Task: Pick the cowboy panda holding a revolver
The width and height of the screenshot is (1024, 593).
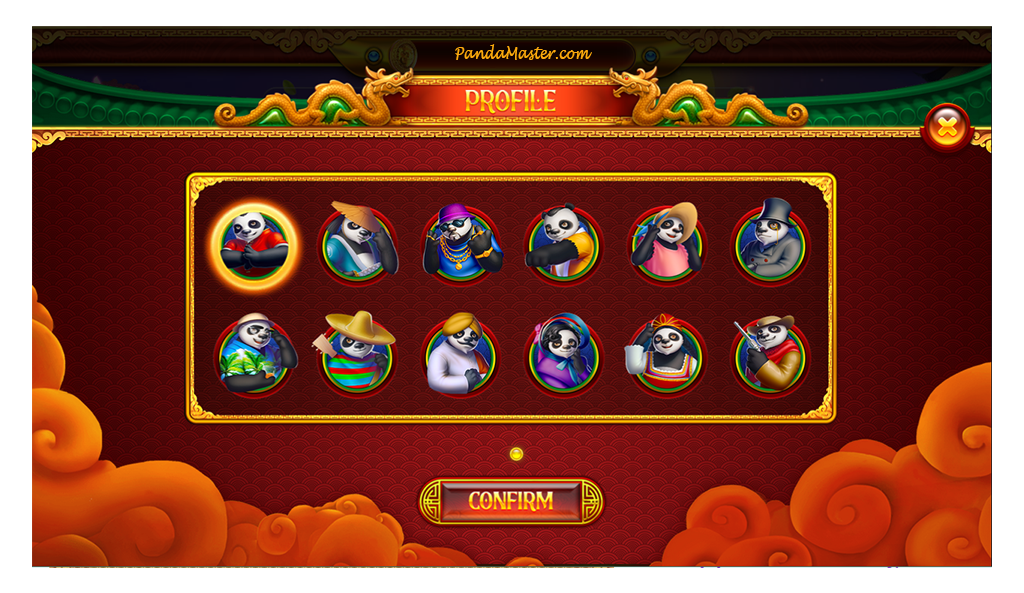Action: click(x=770, y=356)
